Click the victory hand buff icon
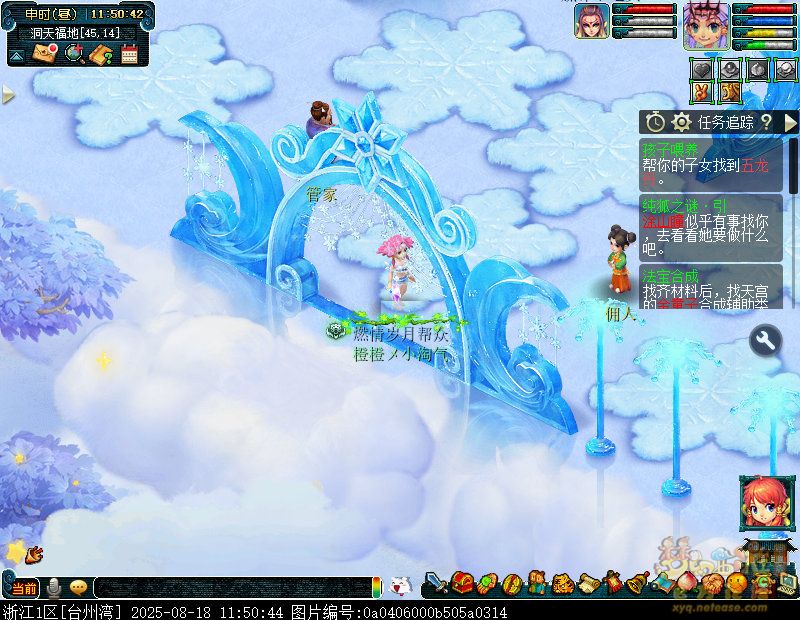The height and width of the screenshot is (620, 800). [x=701, y=92]
